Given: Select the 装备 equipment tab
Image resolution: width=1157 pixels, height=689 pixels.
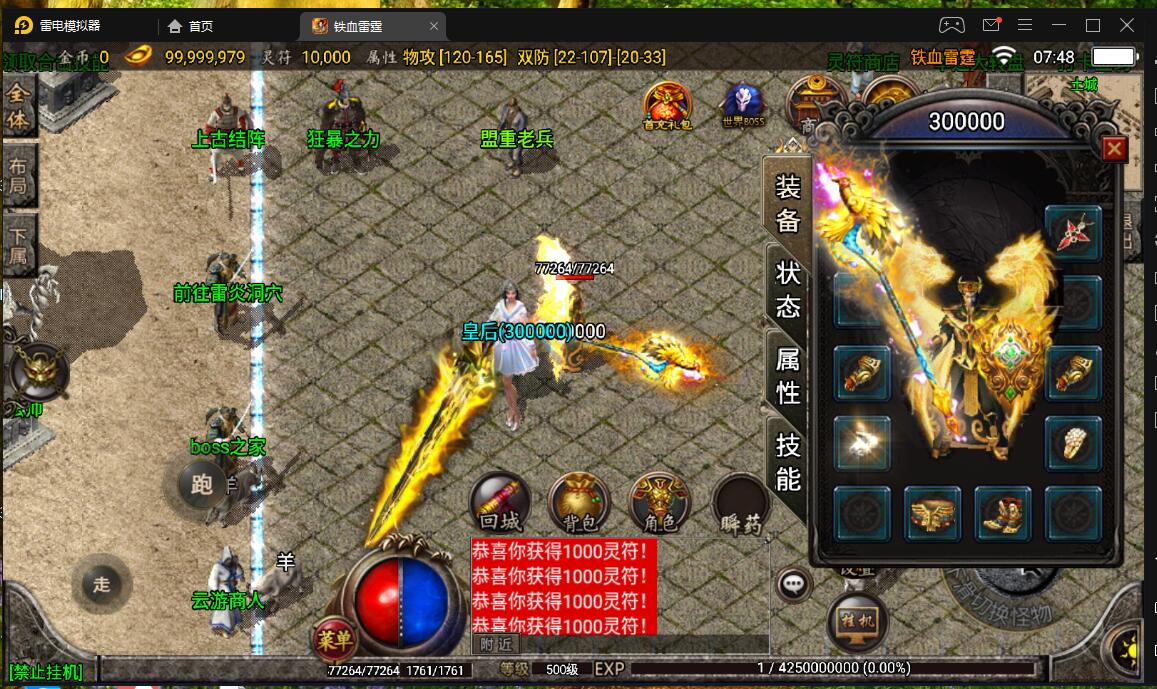Looking at the screenshot, I should pyautogui.click(x=788, y=204).
